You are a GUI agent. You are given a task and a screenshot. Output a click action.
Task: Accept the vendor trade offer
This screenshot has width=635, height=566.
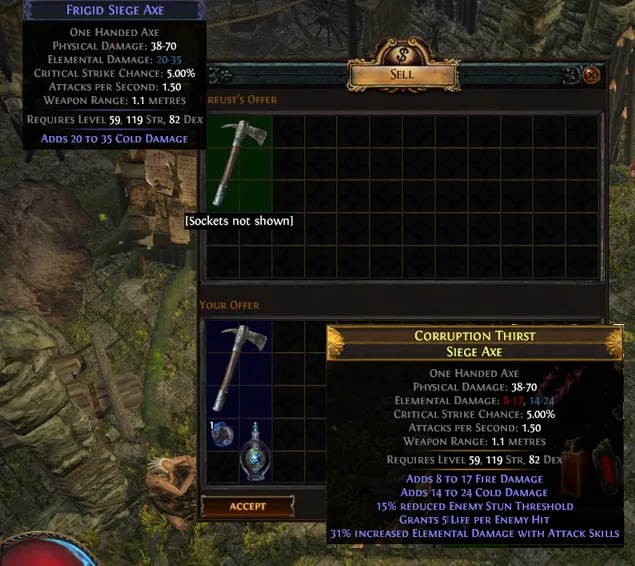(x=247, y=506)
